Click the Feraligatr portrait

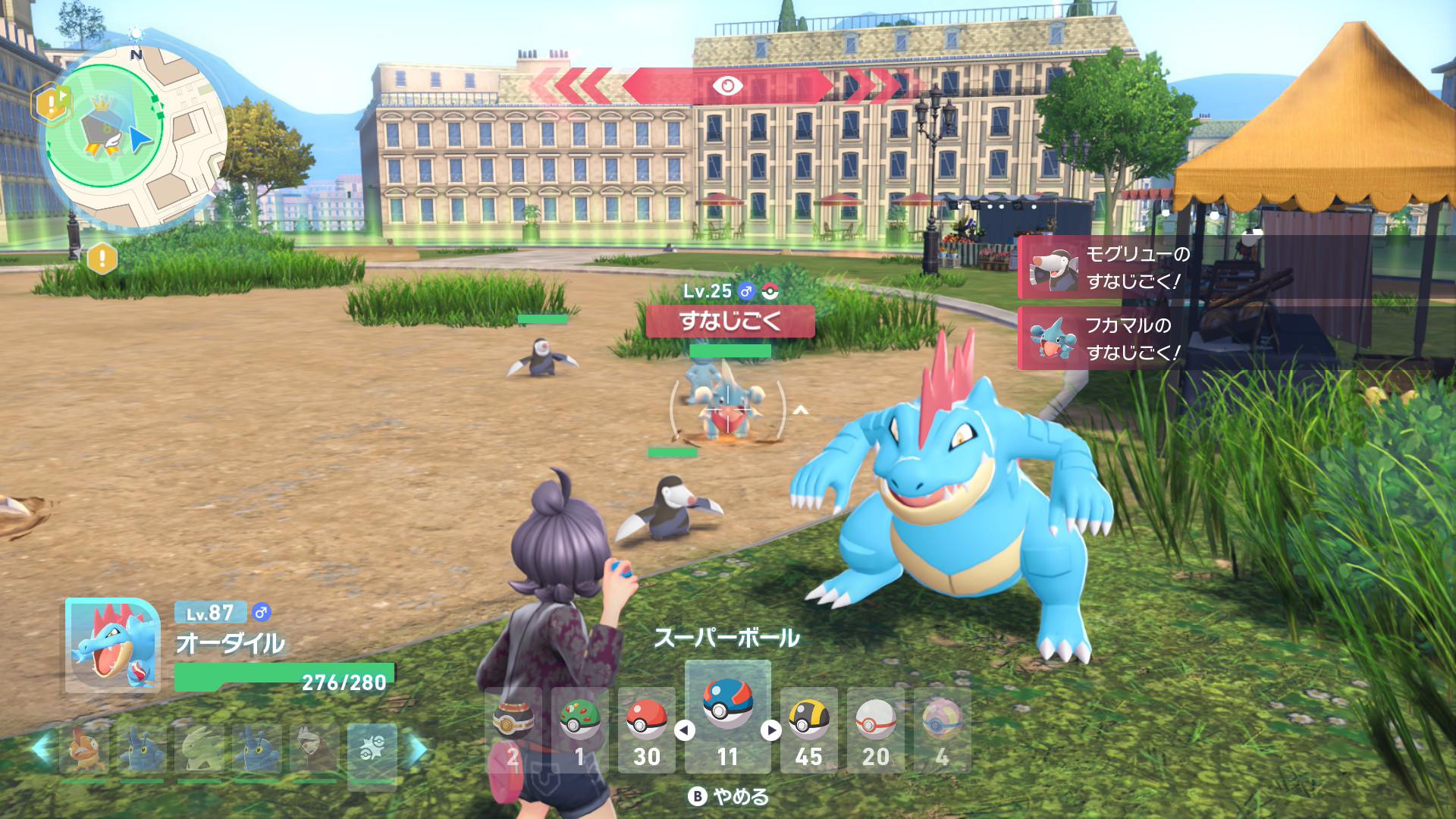click(x=112, y=645)
